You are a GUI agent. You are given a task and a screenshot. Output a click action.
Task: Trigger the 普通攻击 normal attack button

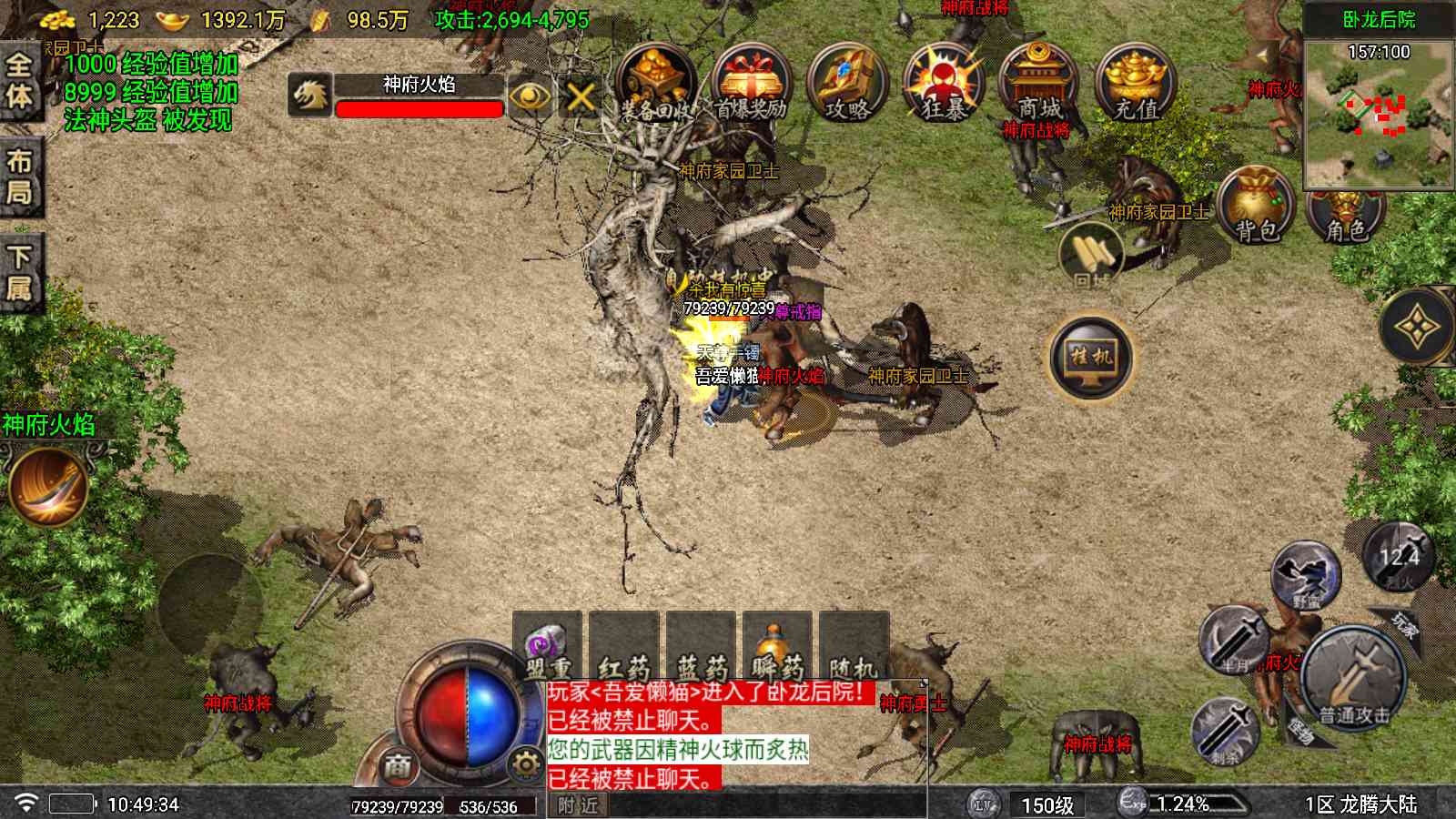[x=1355, y=678]
